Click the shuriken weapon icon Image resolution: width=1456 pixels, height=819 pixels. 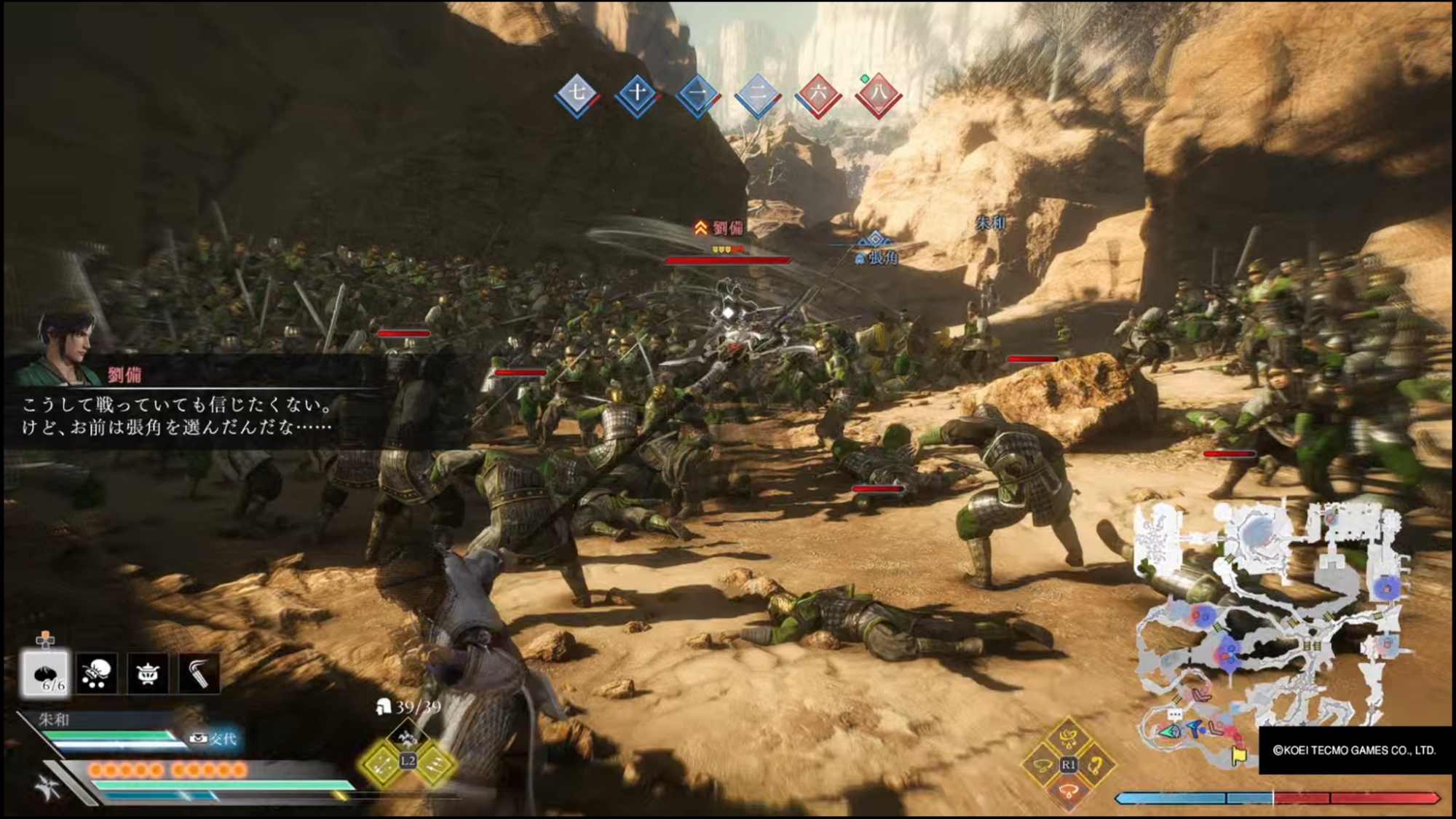tap(49, 788)
